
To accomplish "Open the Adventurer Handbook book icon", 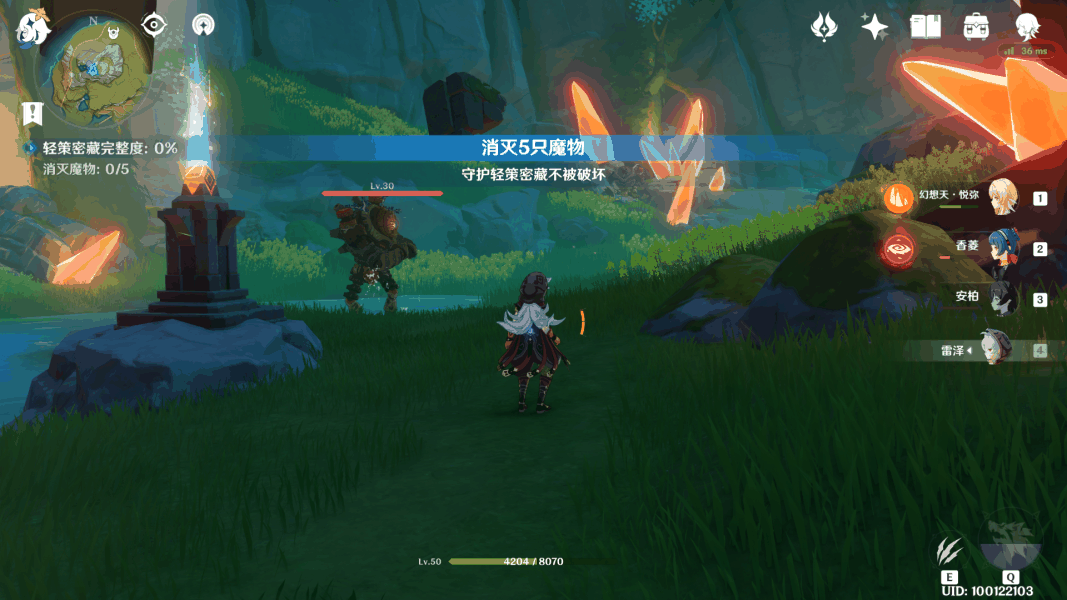I will [925, 27].
